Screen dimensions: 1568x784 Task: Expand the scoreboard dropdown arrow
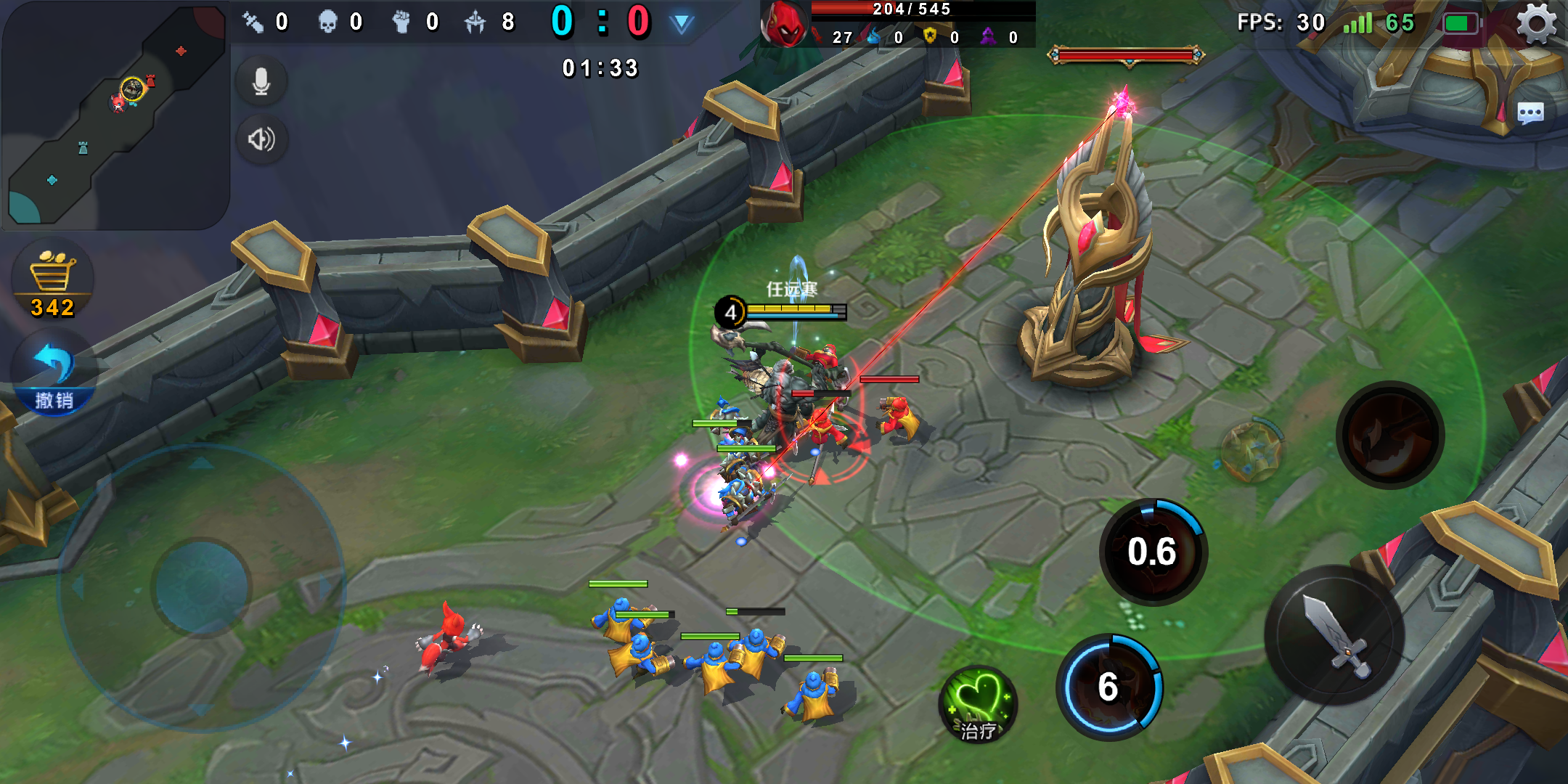coord(681,23)
